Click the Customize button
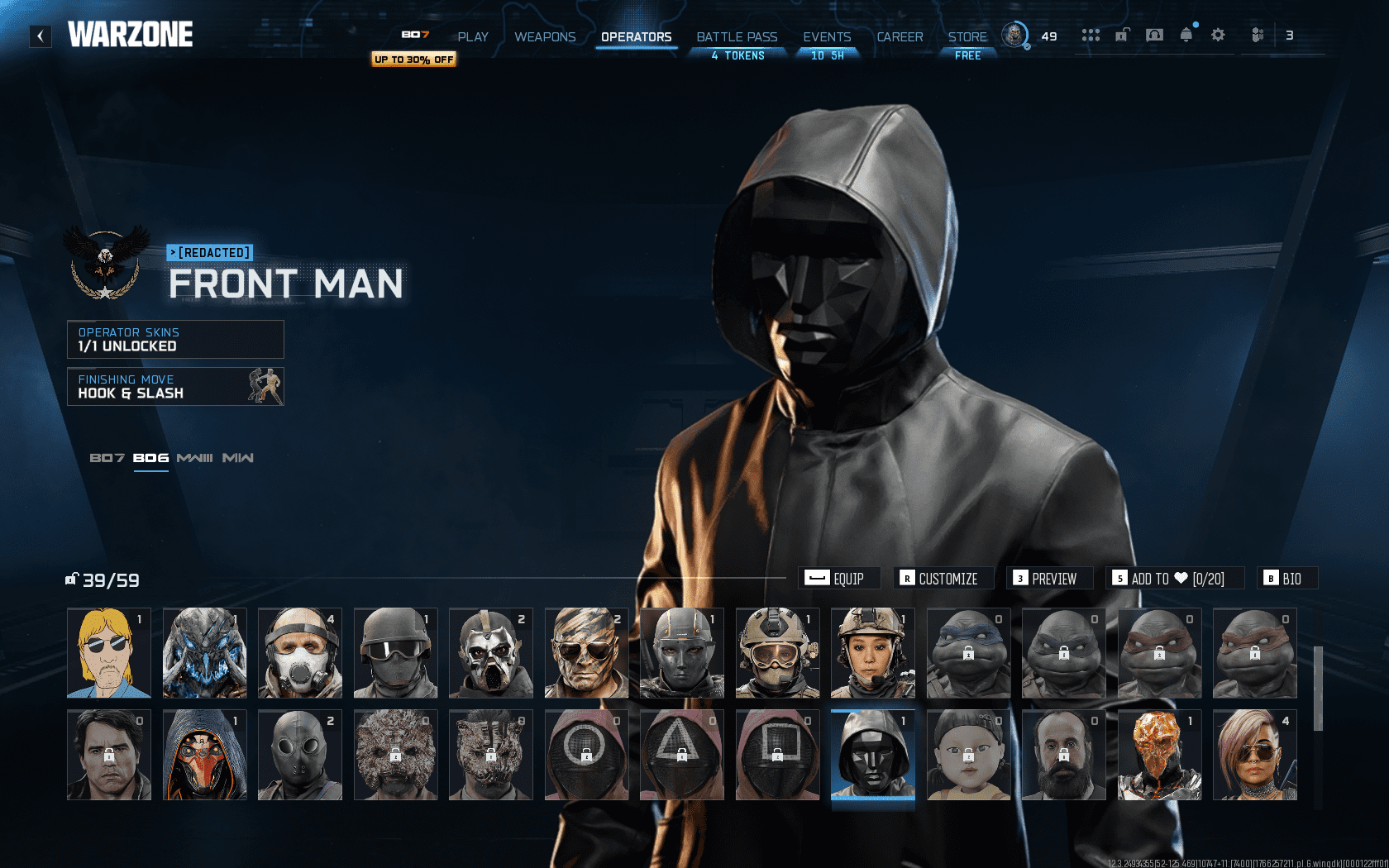Viewport: 1389px width, 868px height. pyautogui.click(x=943, y=578)
